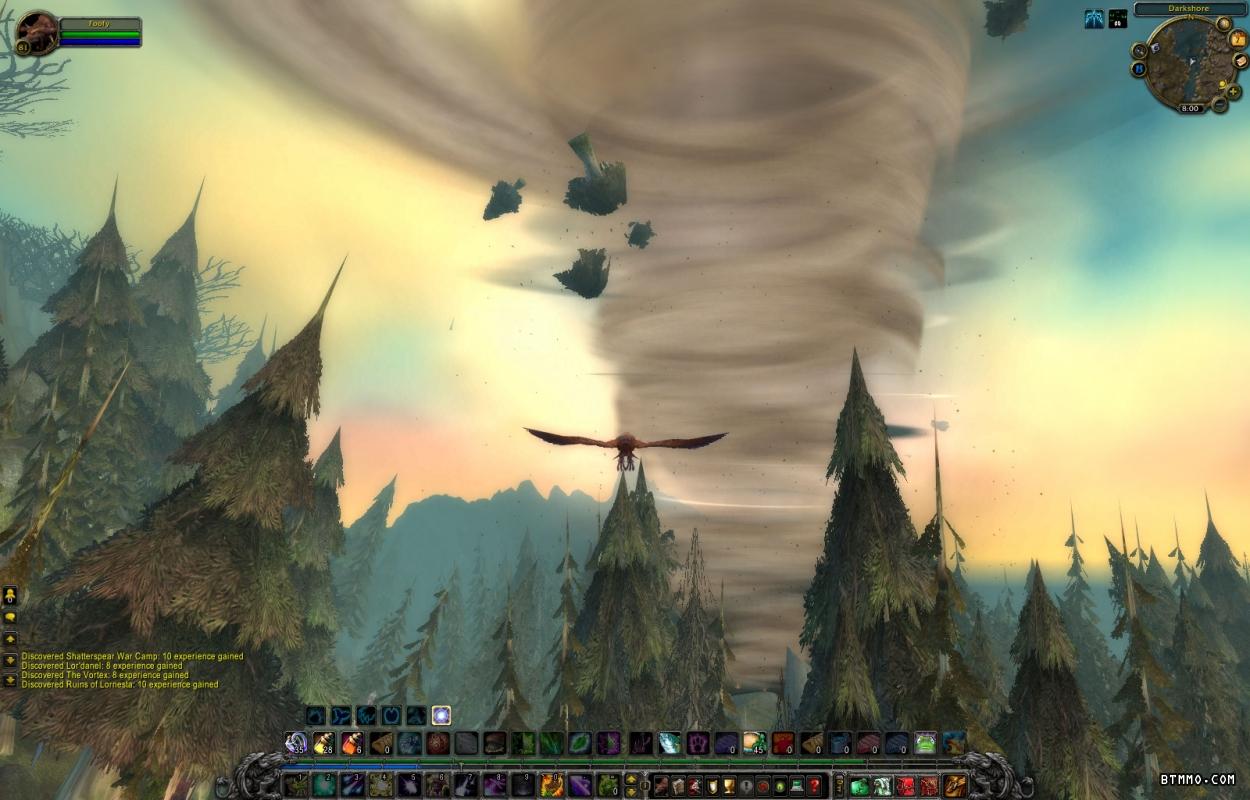This screenshot has width=1250, height=800.
Task: Use the food item with 45 count
Action: [754, 743]
